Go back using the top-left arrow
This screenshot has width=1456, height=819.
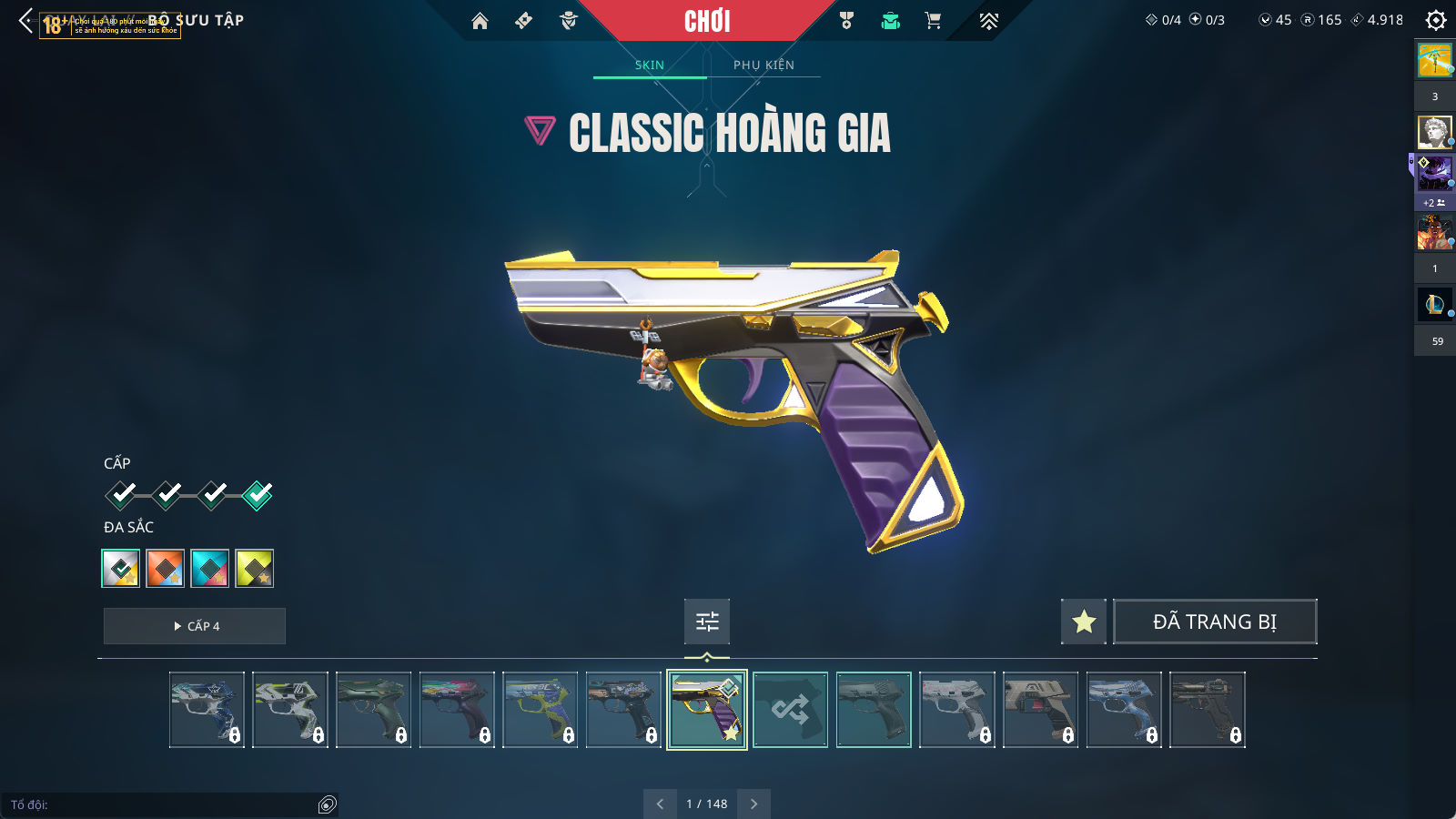point(25,21)
